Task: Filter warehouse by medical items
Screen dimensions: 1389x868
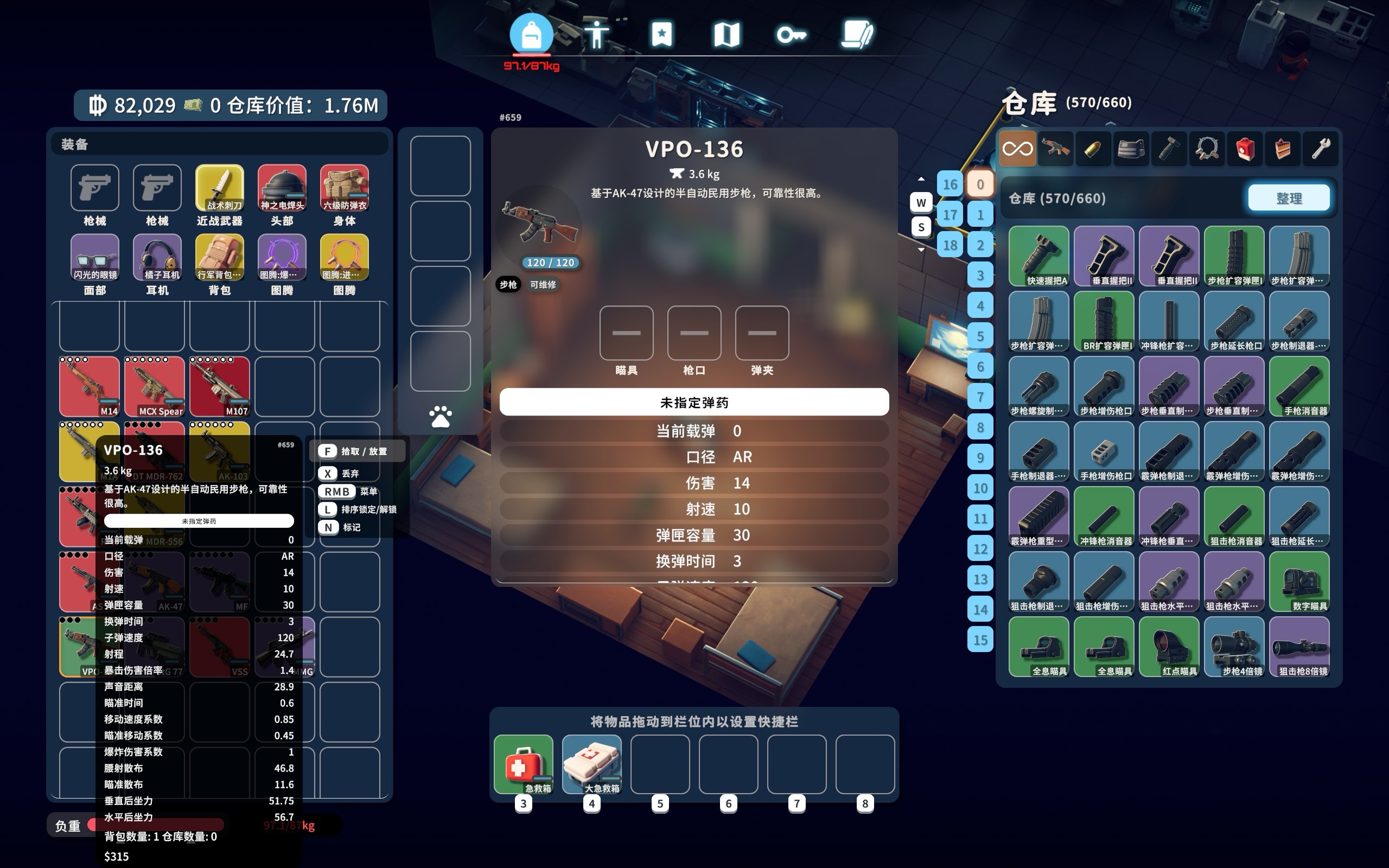Action: (1244, 149)
